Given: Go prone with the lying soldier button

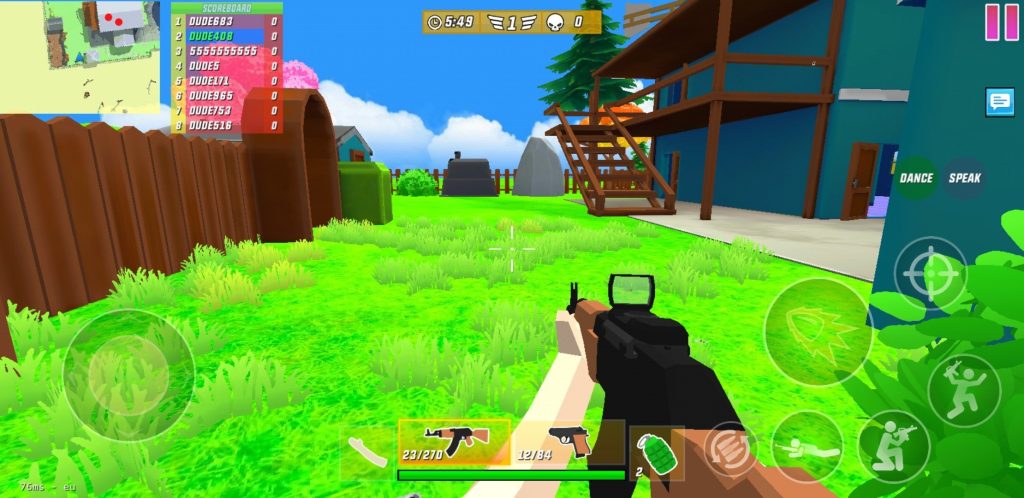Looking at the screenshot, I should coord(806,446).
